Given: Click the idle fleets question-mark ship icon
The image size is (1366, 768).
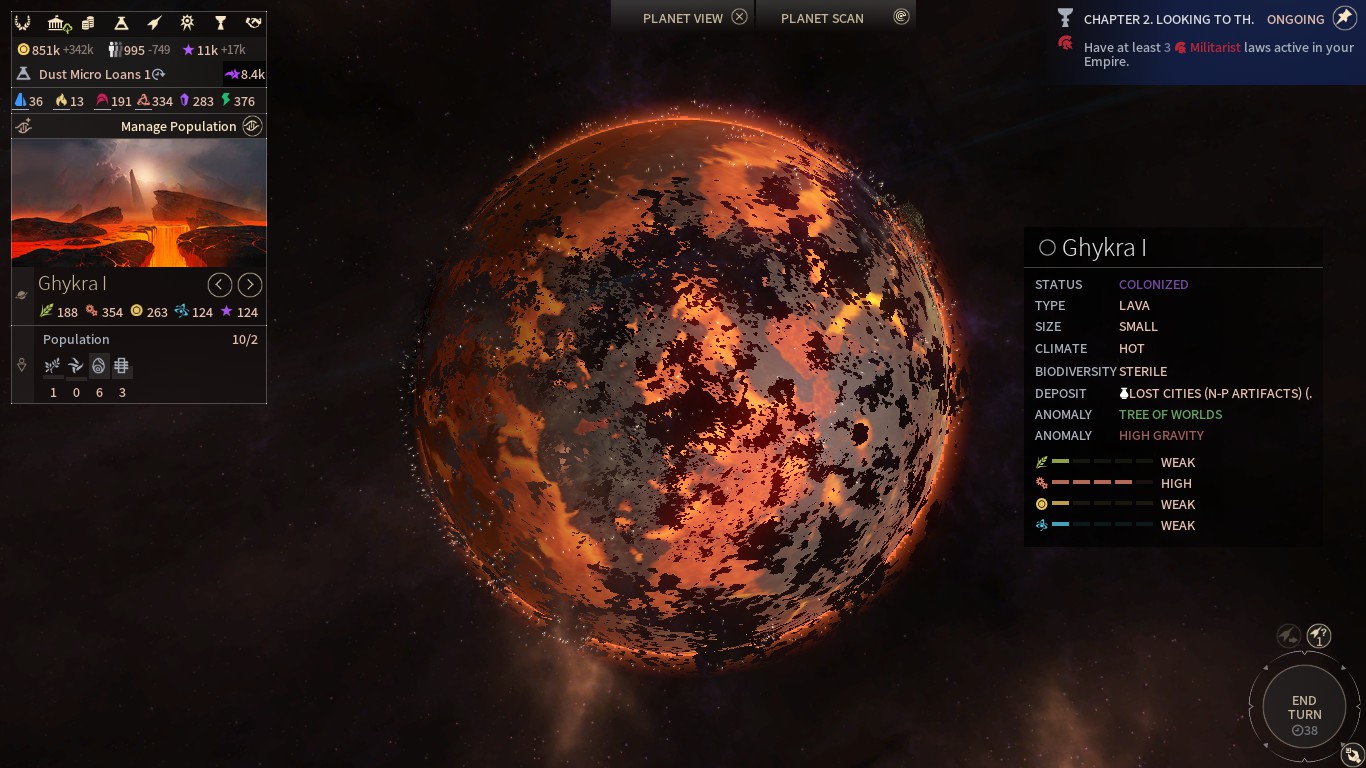Looking at the screenshot, I should tap(1319, 635).
